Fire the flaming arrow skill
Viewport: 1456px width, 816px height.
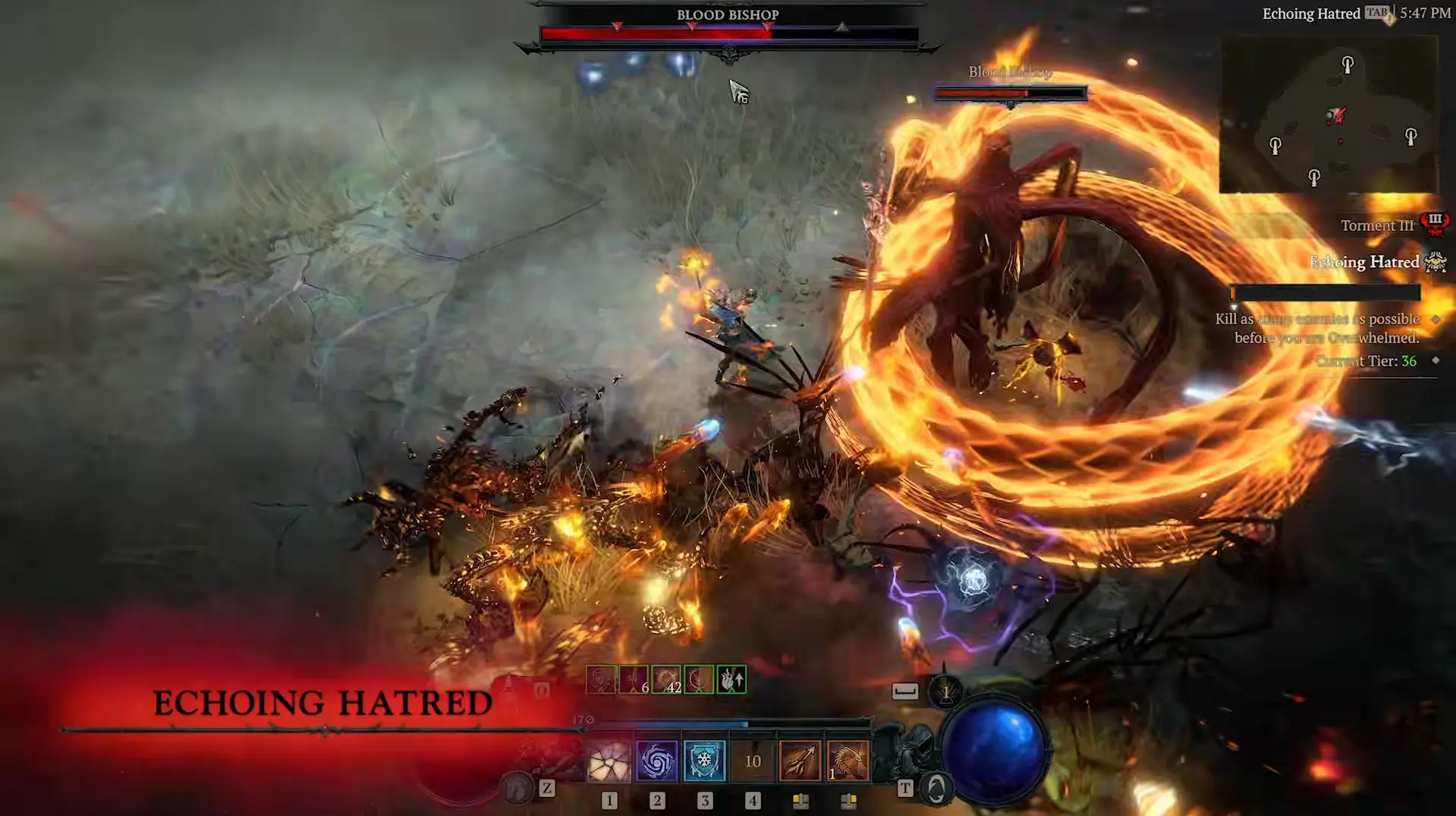click(800, 761)
